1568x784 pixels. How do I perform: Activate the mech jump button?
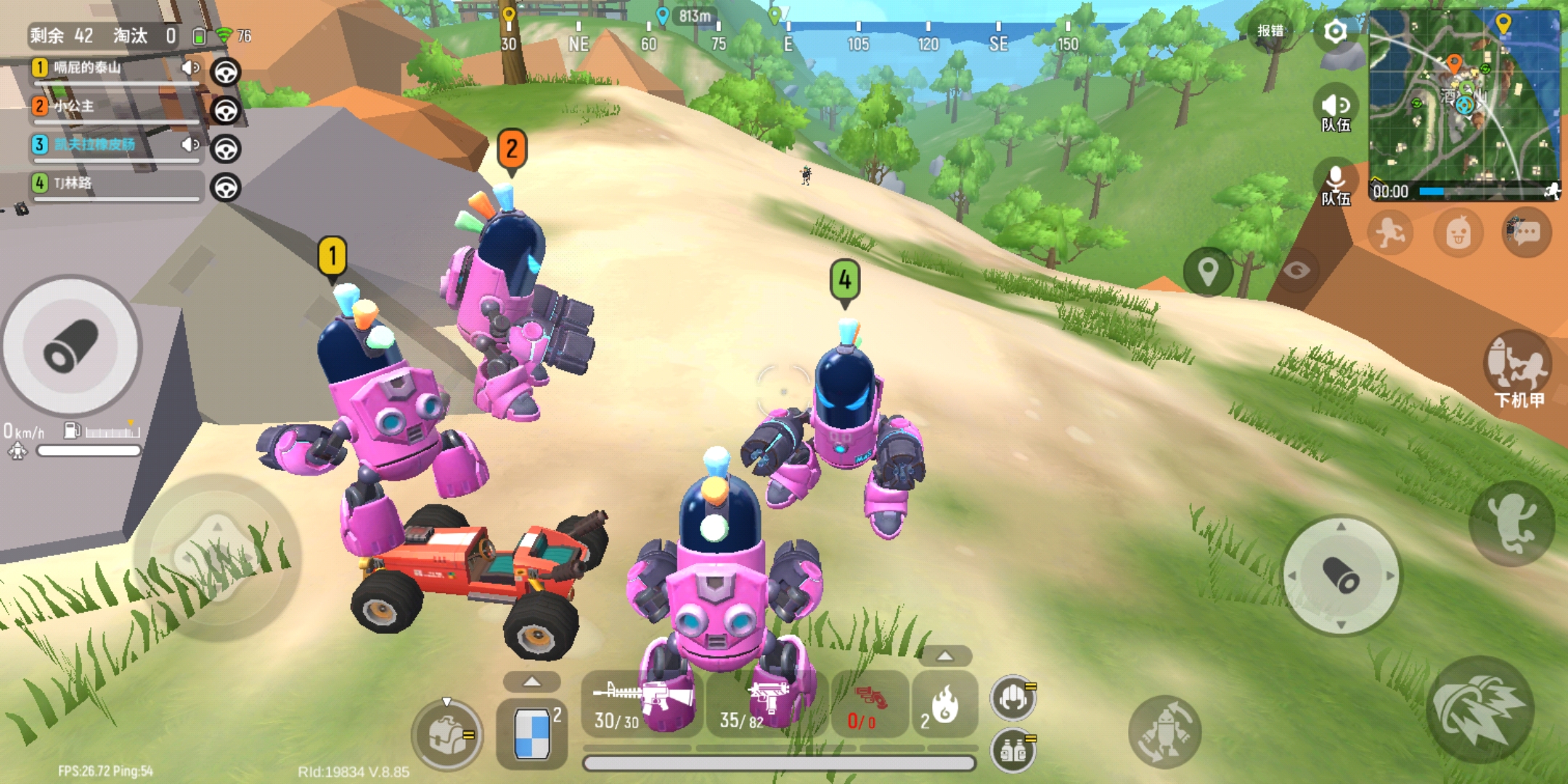tap(1511, 524)
